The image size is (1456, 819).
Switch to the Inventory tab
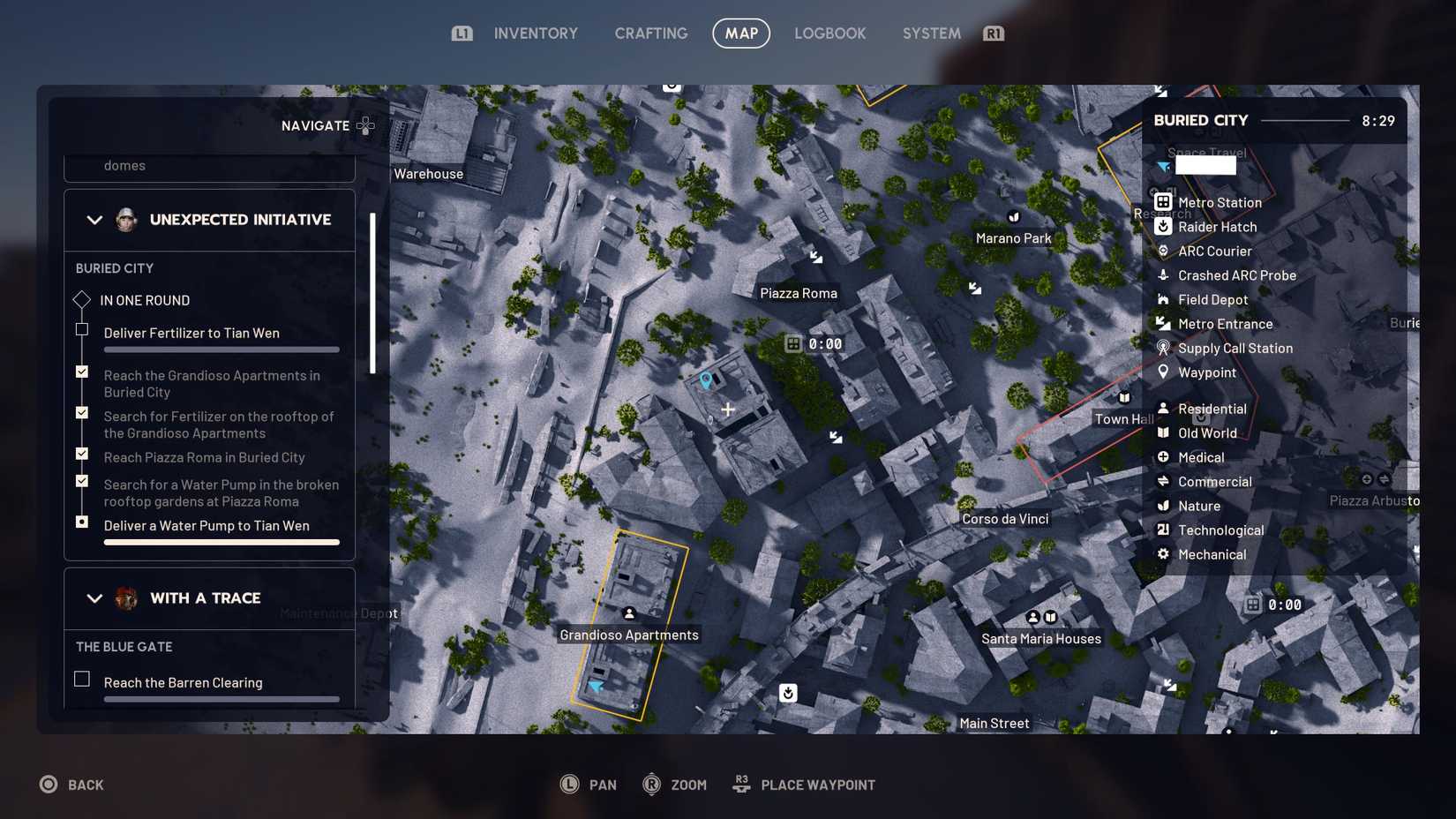(535, 33)
